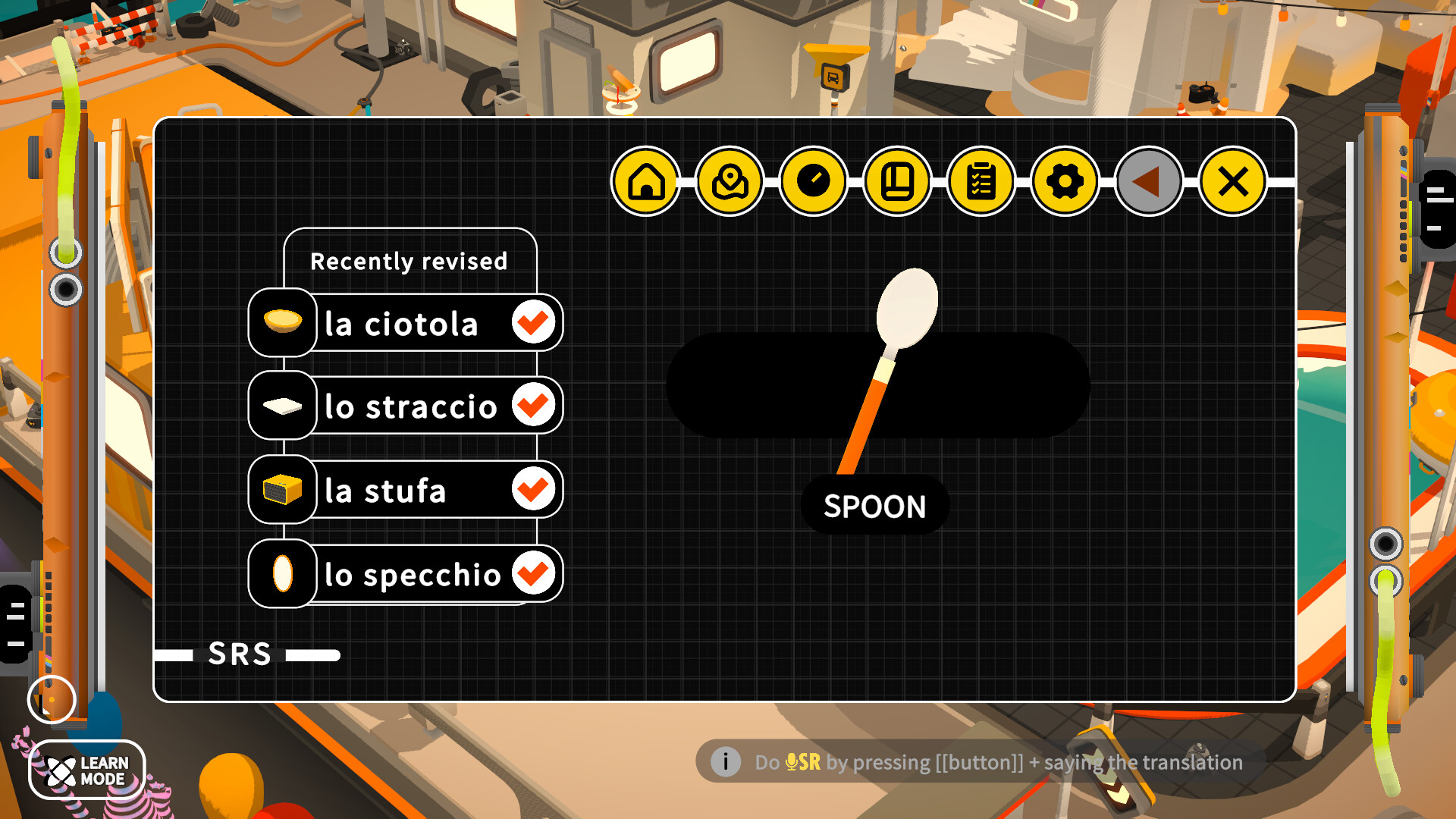Viewport: 1456px width, 819px height.
Task: Select the SPOON answer label
Action: (x=874, y=507)
